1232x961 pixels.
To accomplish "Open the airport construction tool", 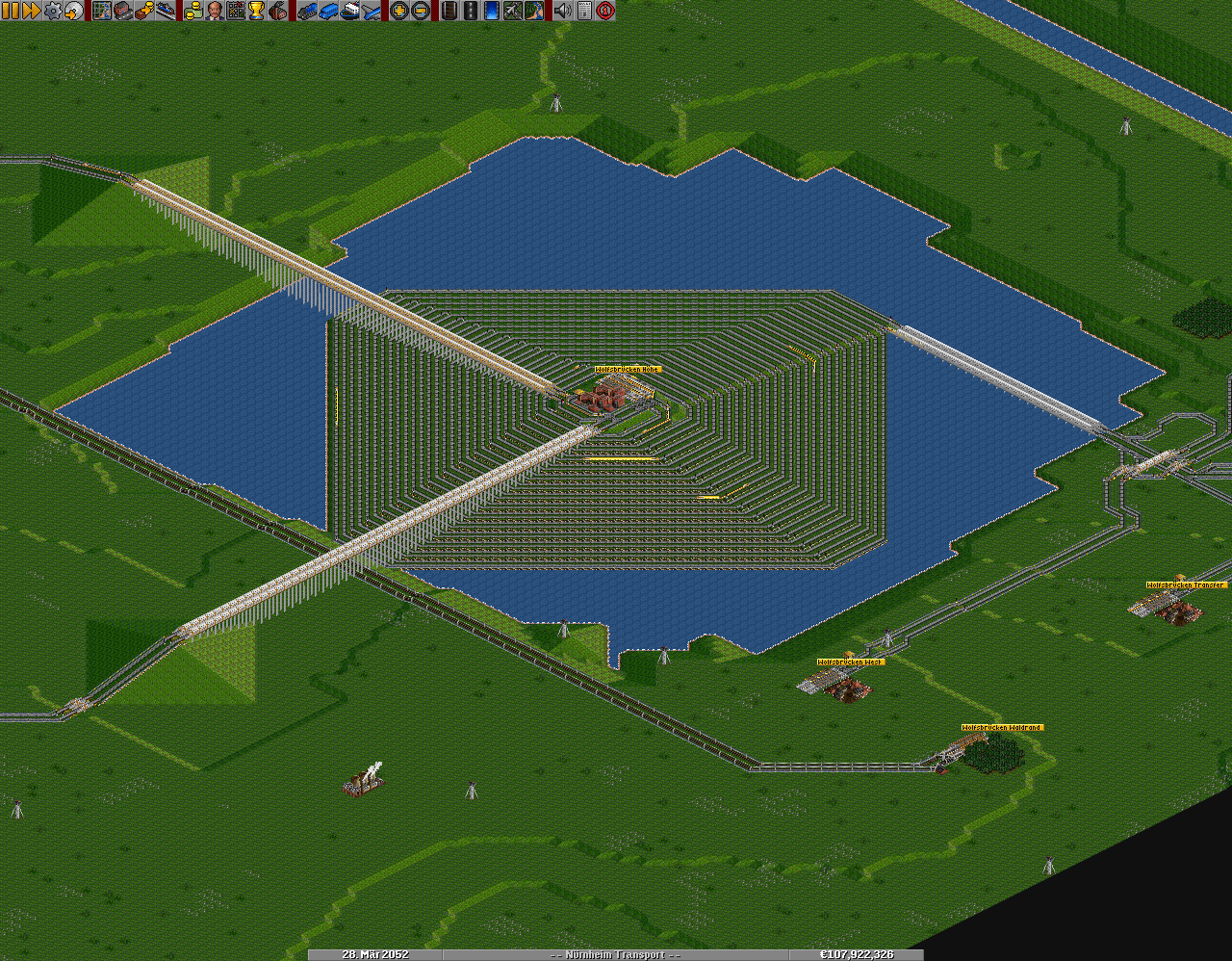I will point(512,11).
